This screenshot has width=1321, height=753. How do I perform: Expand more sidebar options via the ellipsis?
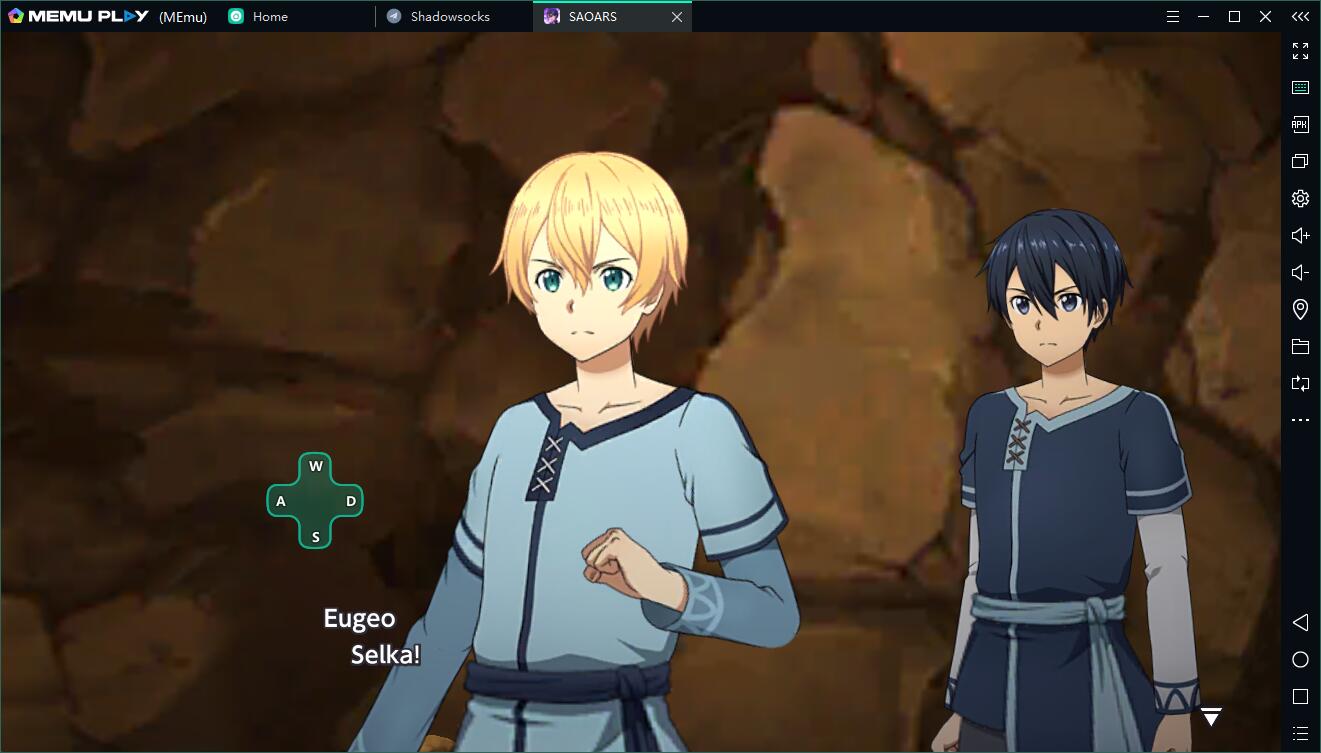click(x=1300, y=419)
